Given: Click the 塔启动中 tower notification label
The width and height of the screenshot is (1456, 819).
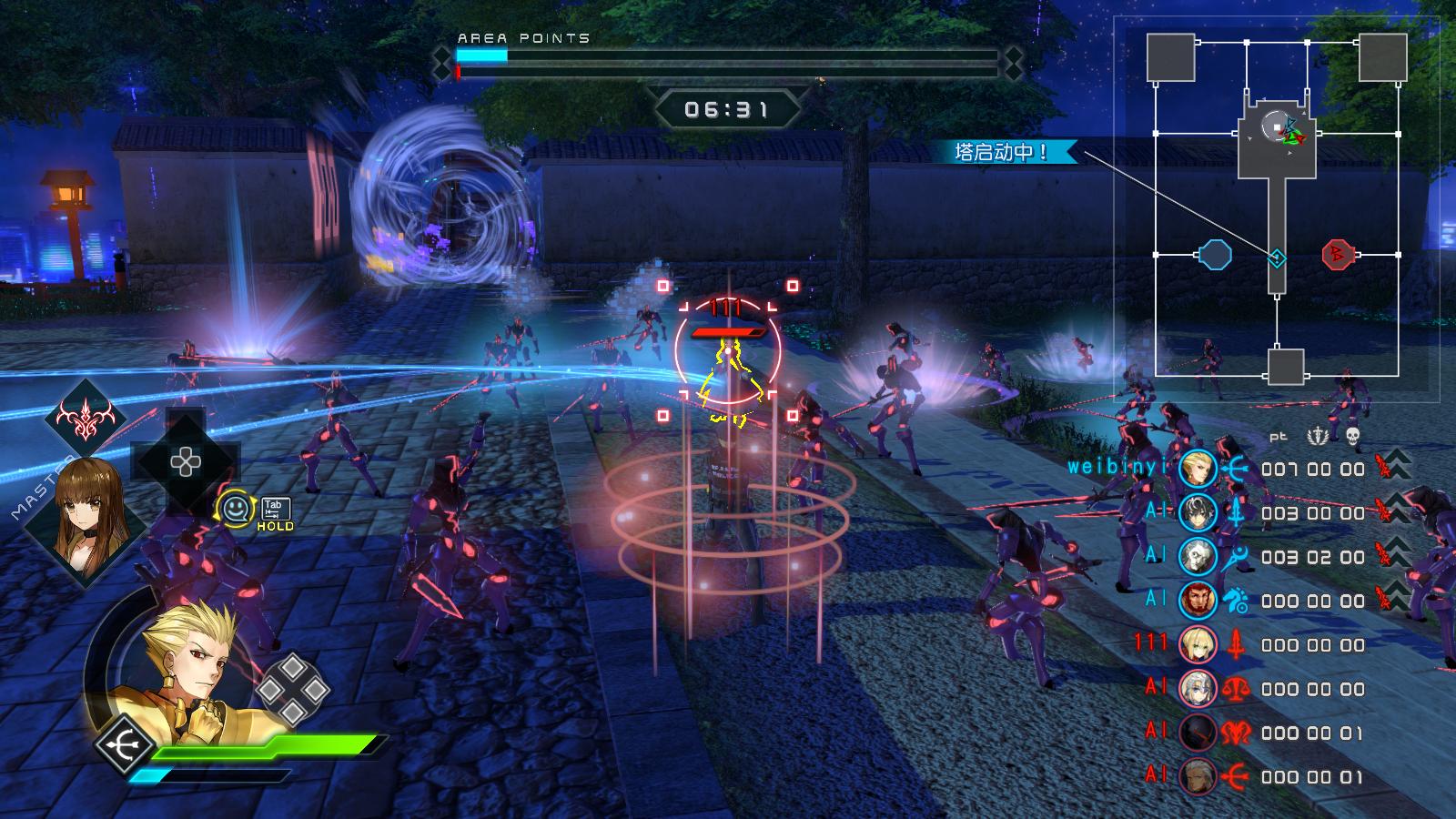Looking at the screenshot, I should click(1000, 152).
